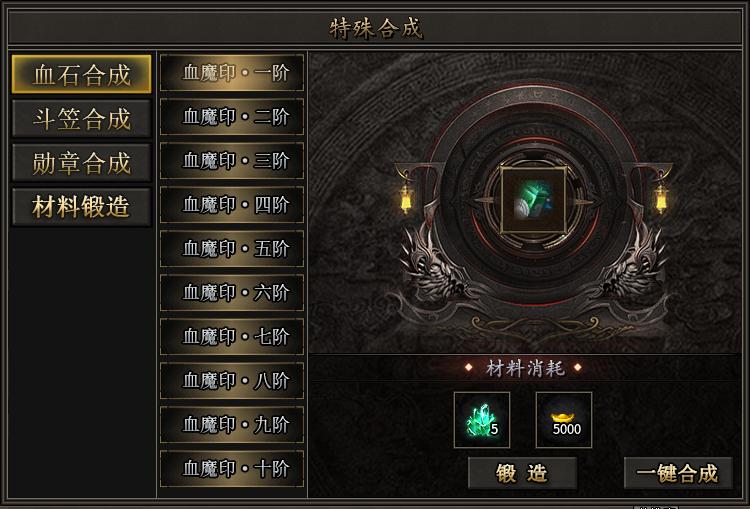The width and height of the screenshot is (750, 509).
Task: Switch to the 血石合成 tab
Action: click(81, 75)
